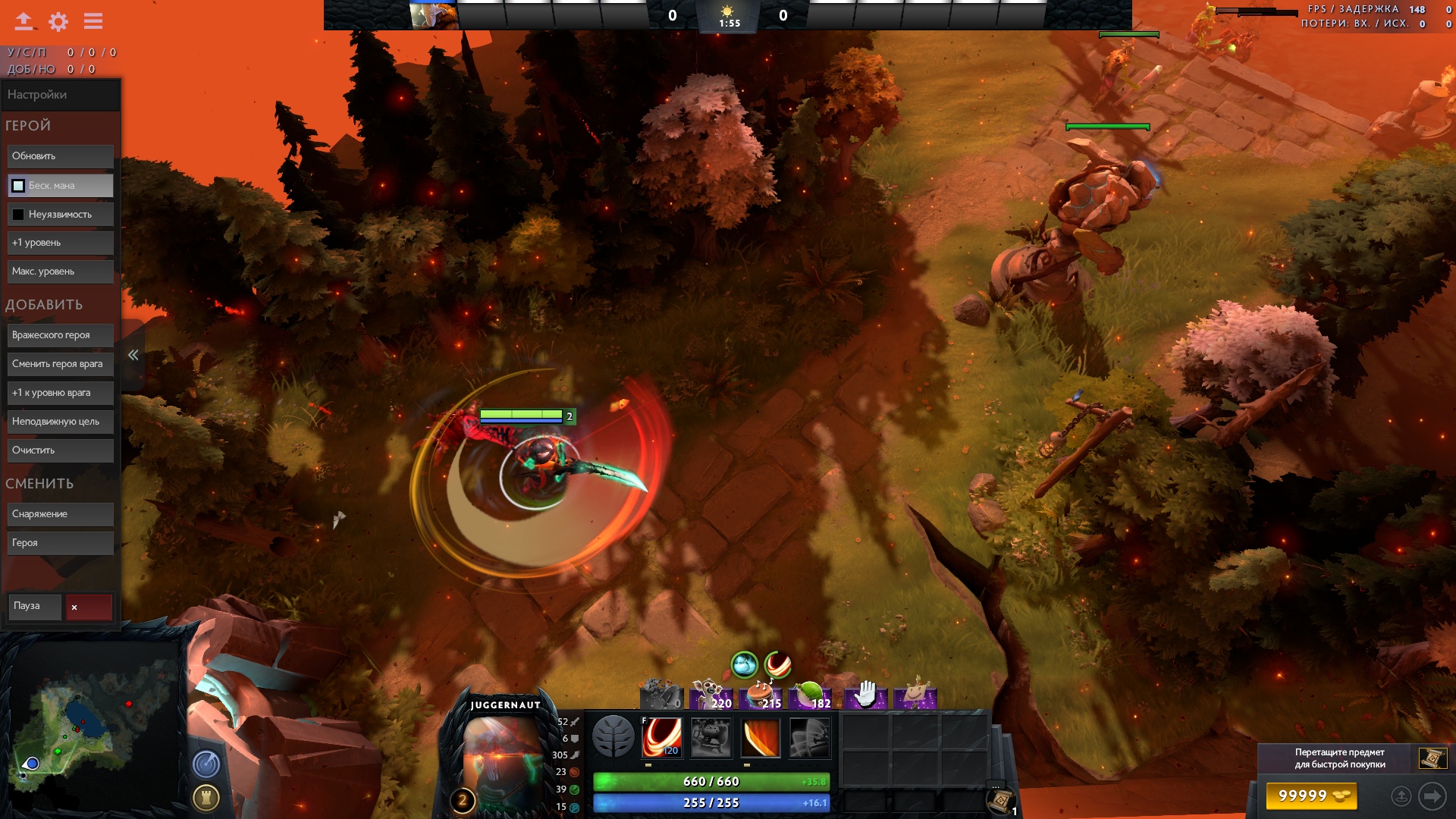The height and width of the screenshot is (819, 1456).
Task: Add a level with +1 уровень
Action: coord(61,243)
